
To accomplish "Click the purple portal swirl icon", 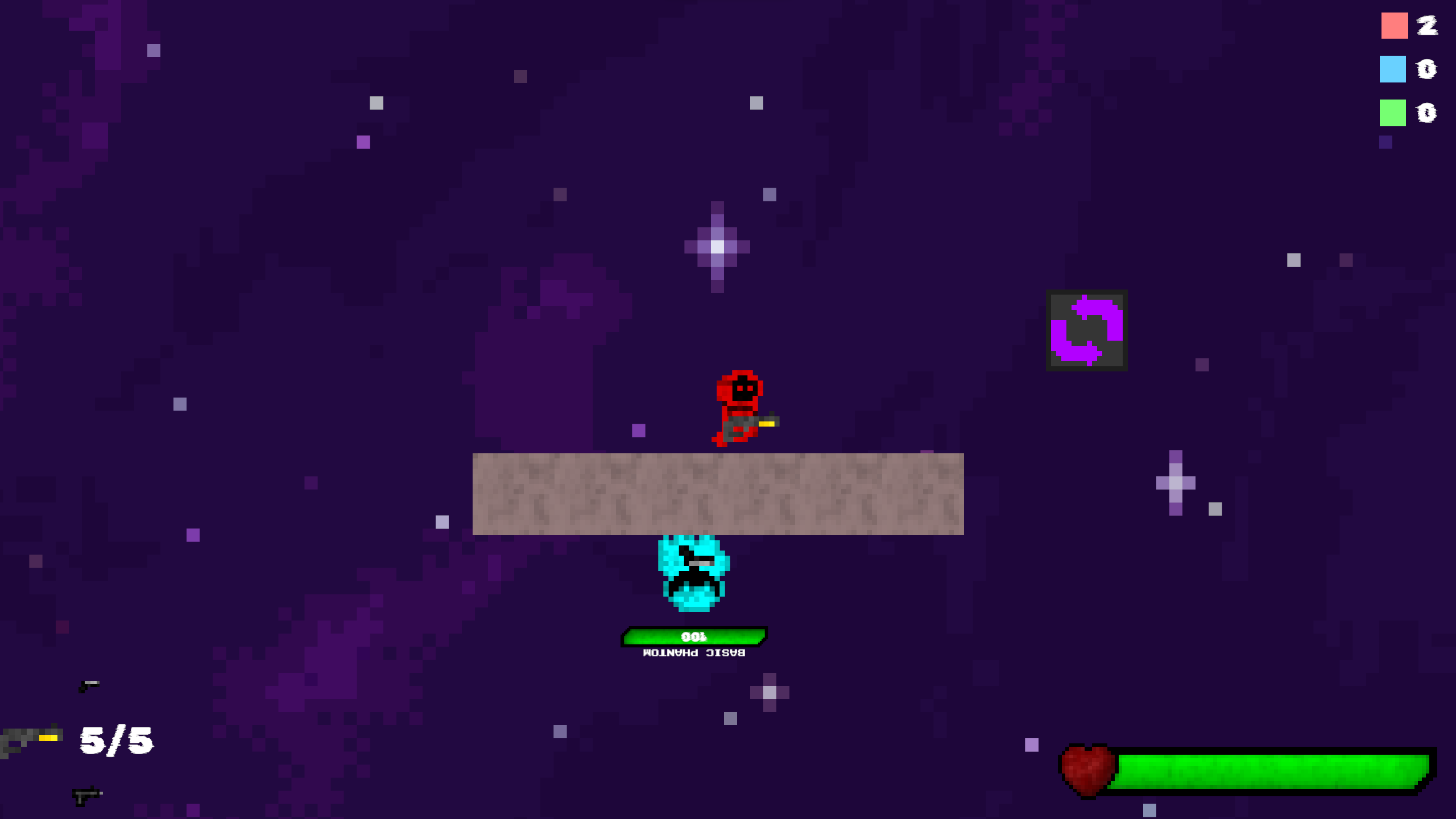I will coord(1086,330).
